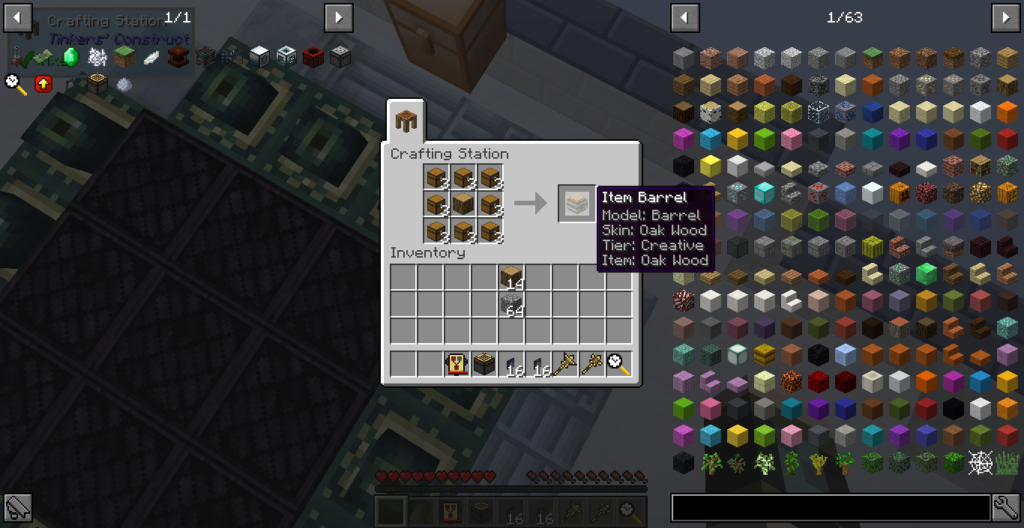Pick the grass block from the item list

coord(872,57)
